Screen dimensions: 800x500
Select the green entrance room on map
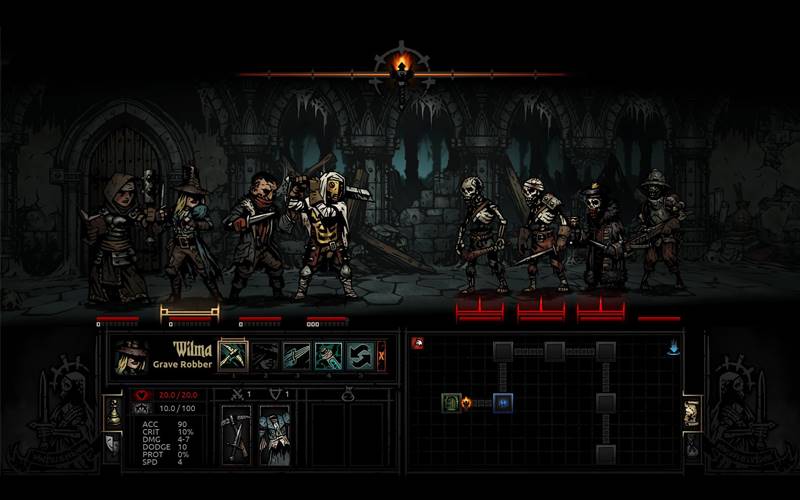[451, 402]
